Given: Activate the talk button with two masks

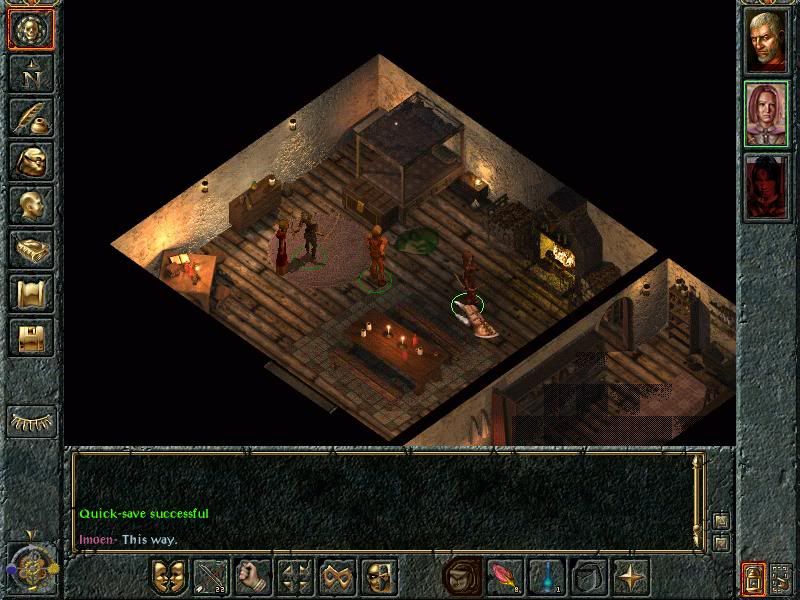Looking at the screenshot, I should coord(169,577).
